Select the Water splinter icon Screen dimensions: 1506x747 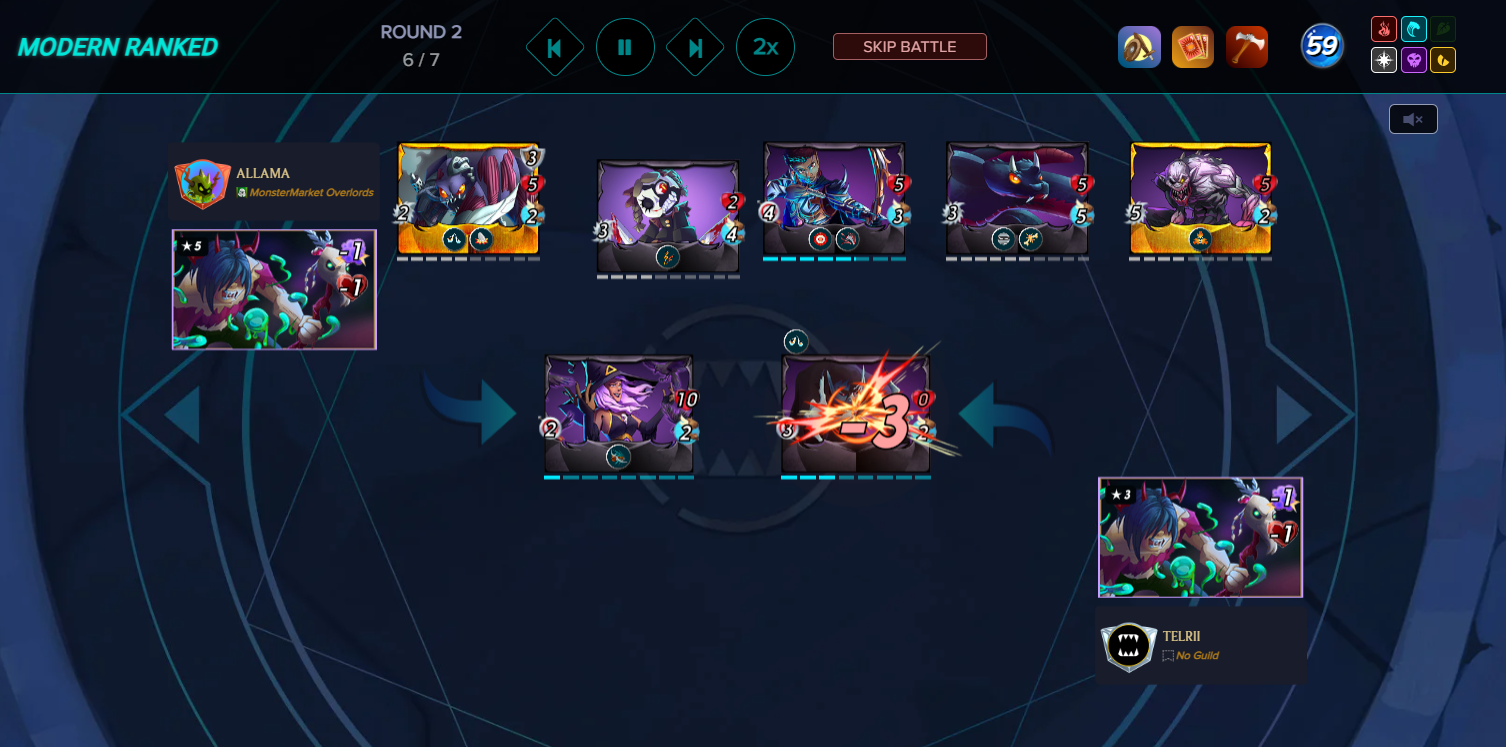click(1414, 29)
